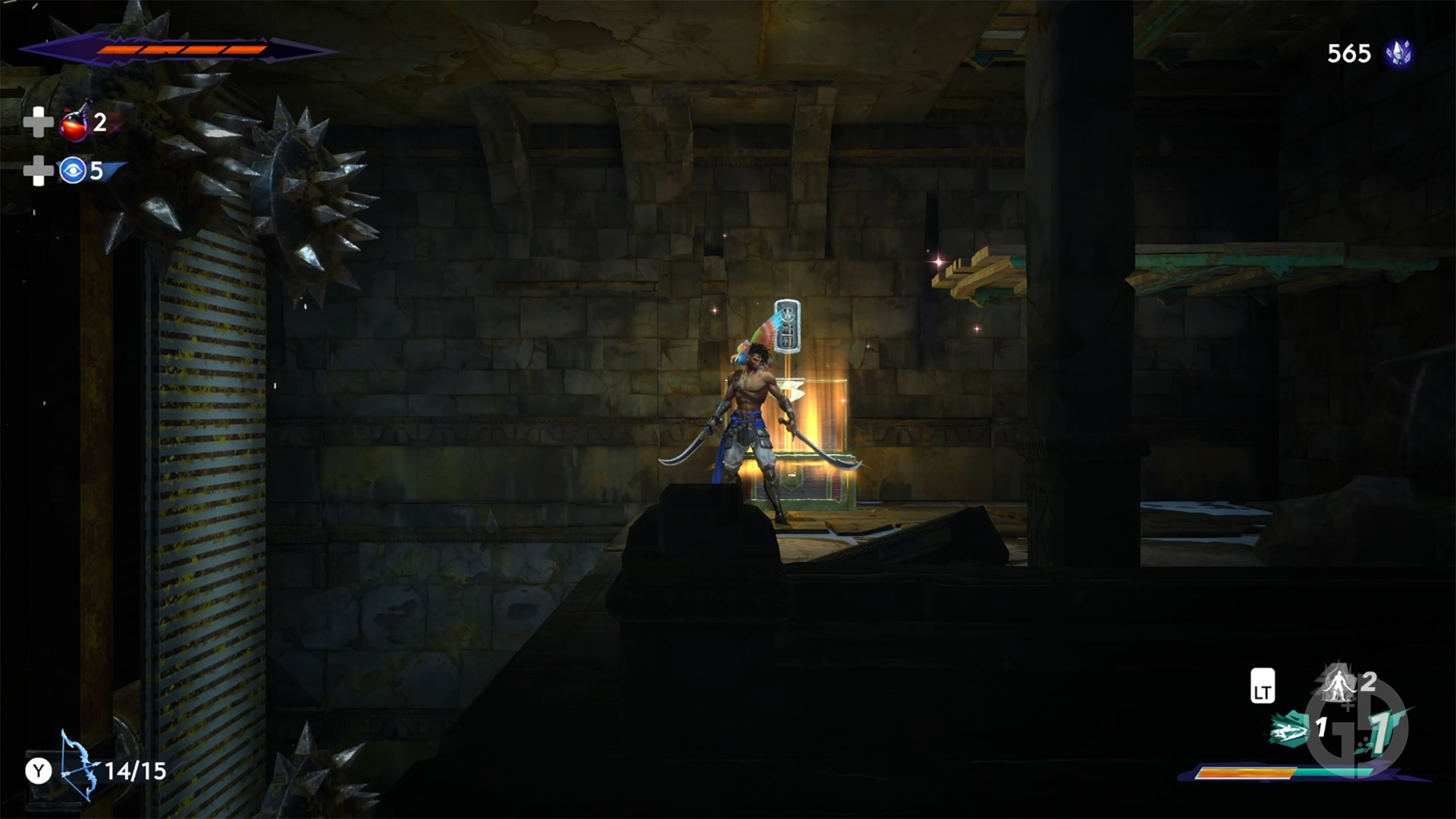Click the blue third-eye vision icon
1456x819 pixels.
point(71,171)
